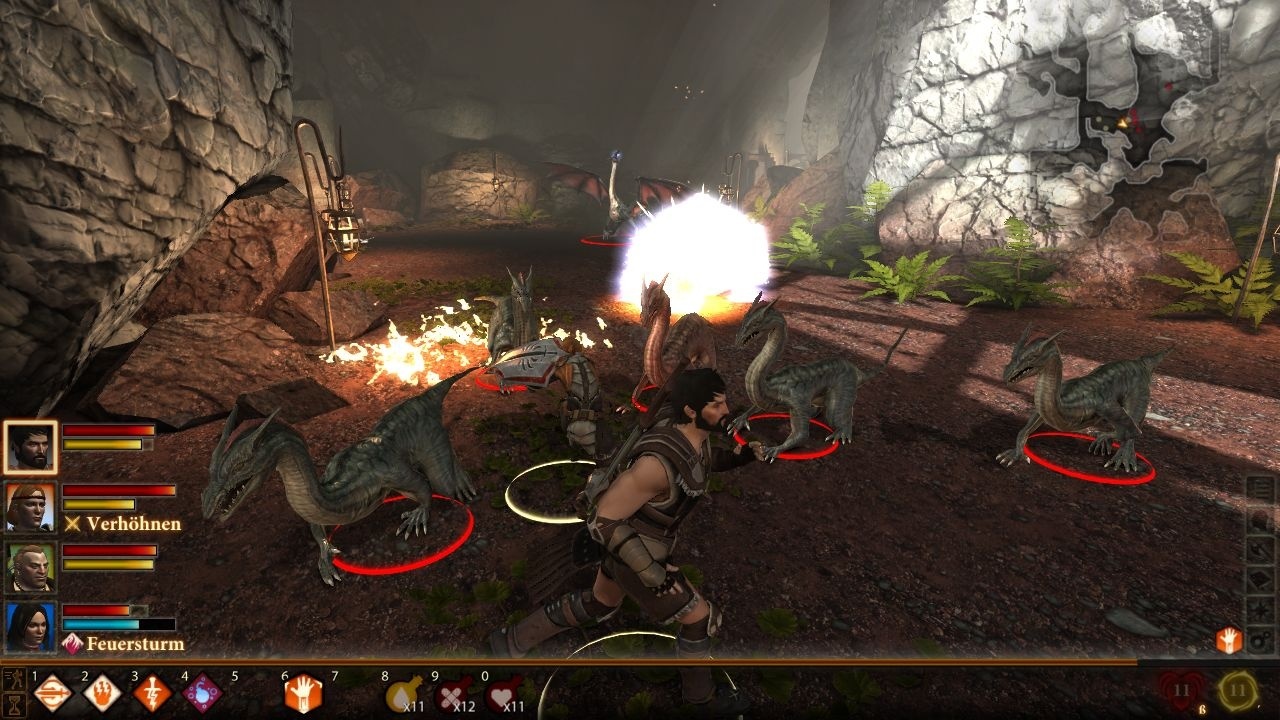
Task: Activate the sword-and-shield ability in slot 1
Action: 52,692
